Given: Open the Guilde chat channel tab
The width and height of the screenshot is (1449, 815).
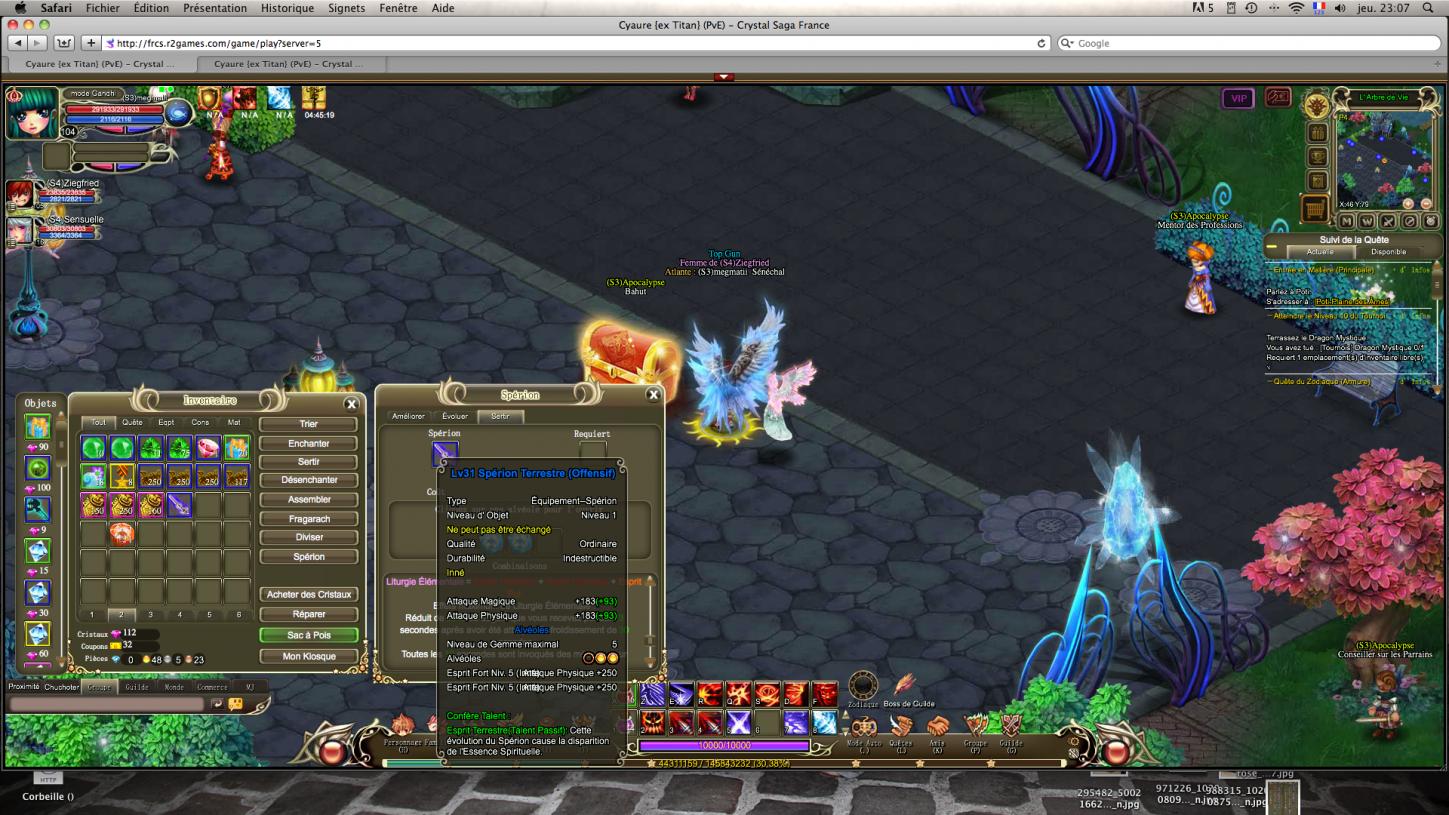Looking at the screenshot, I should pyautogui.click(x=136, y=687).
